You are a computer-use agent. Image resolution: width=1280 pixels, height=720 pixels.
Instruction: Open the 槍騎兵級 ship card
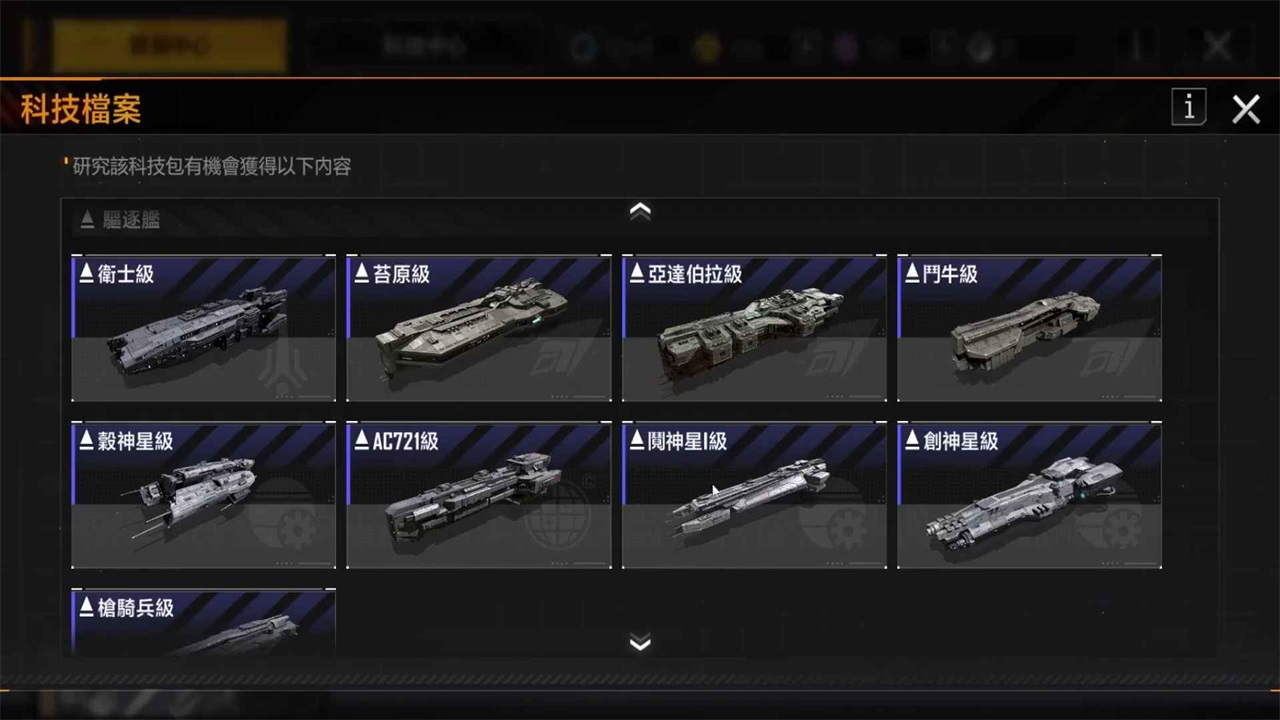[204, 624]
